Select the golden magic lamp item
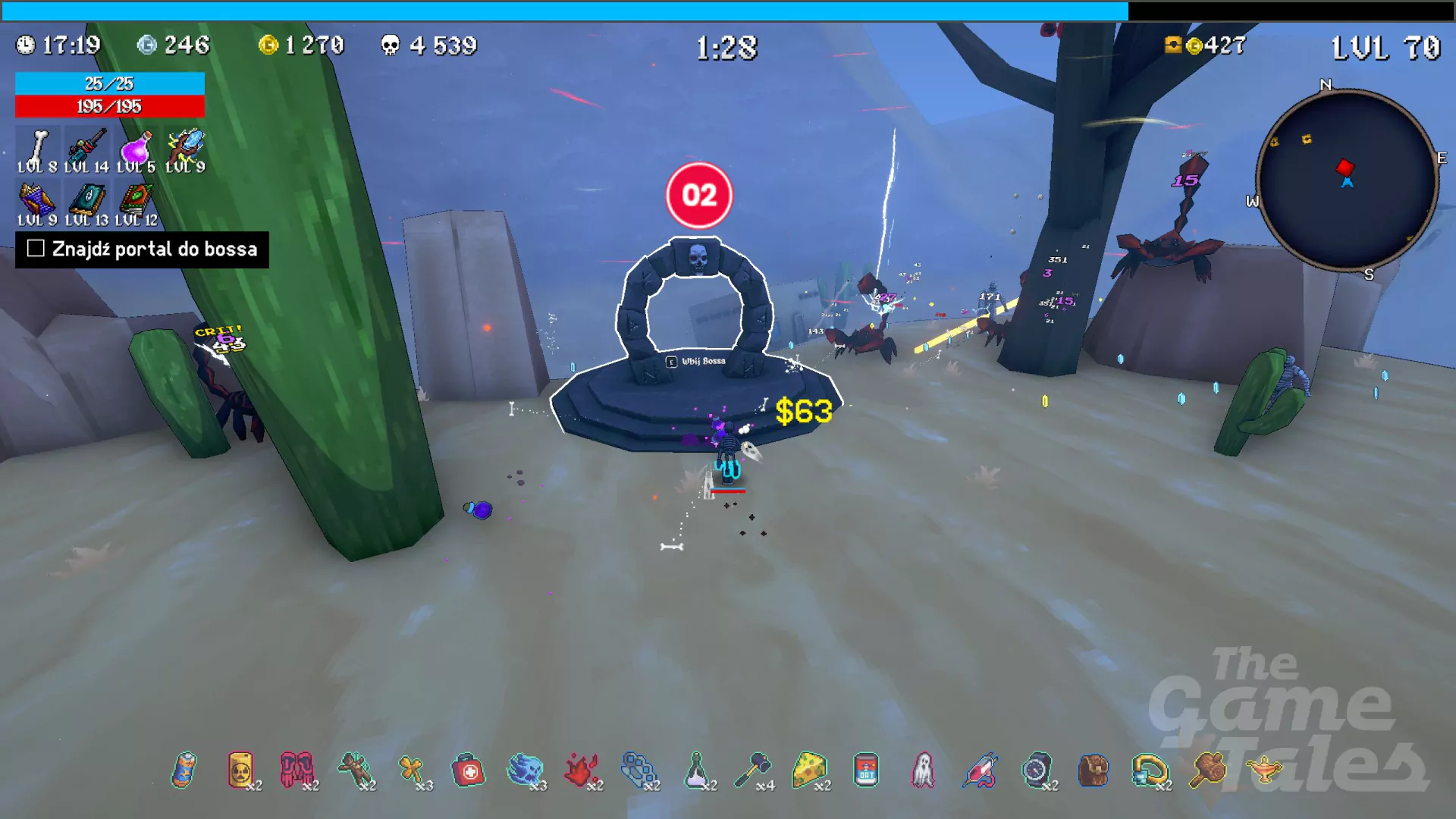The image size is (1456, 819). pos(1264,770)
